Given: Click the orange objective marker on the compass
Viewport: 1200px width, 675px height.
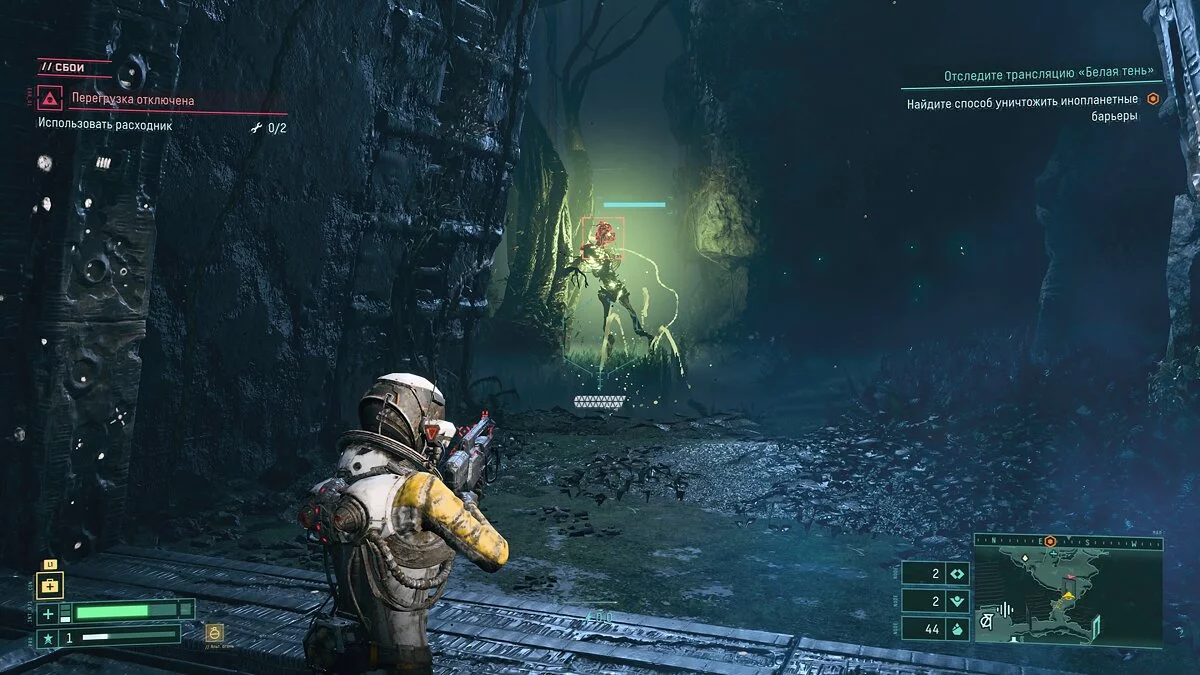Looking at the screenshot, I should point(1050,541).
